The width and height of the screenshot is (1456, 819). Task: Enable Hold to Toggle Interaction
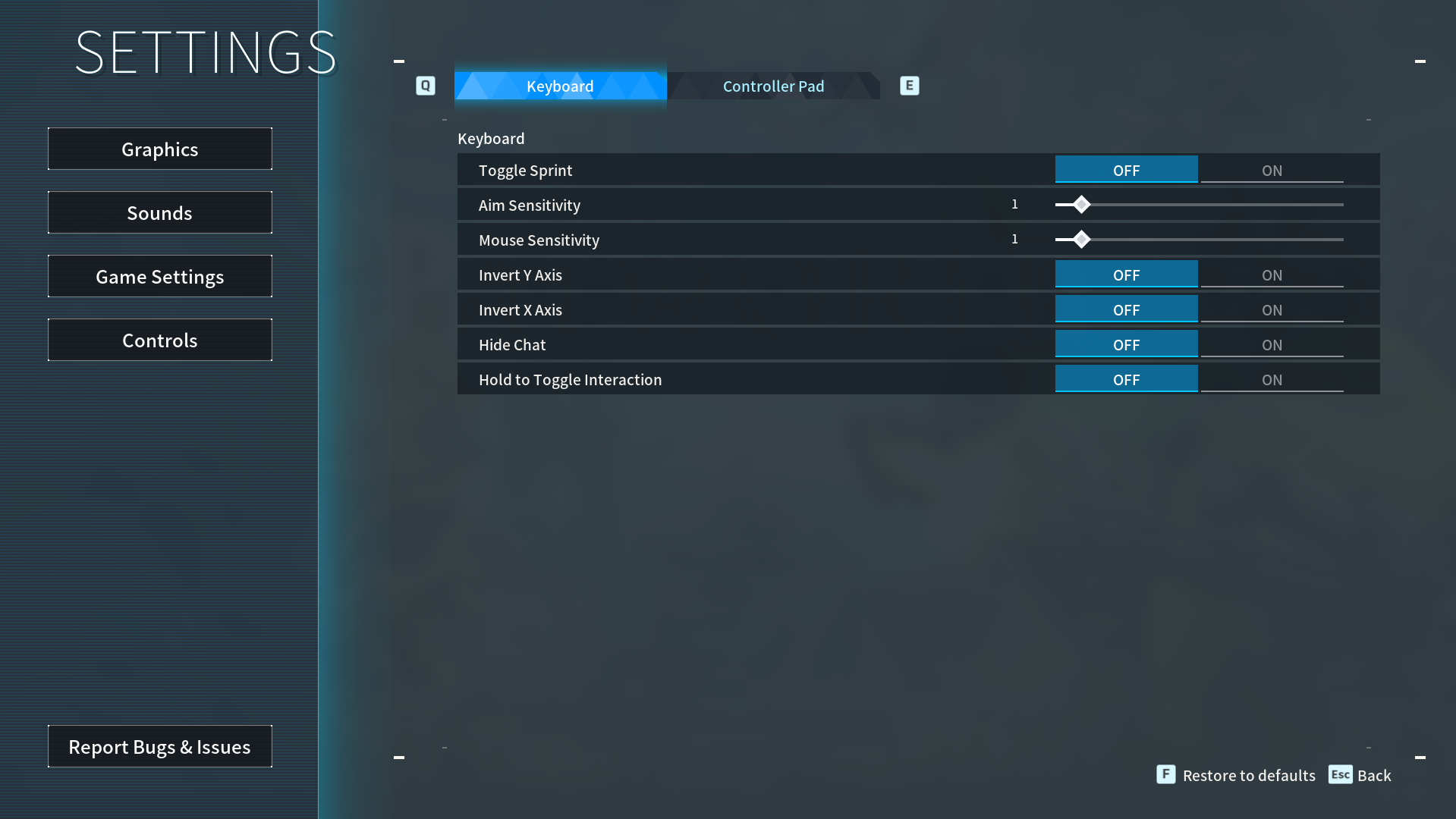1272,379
